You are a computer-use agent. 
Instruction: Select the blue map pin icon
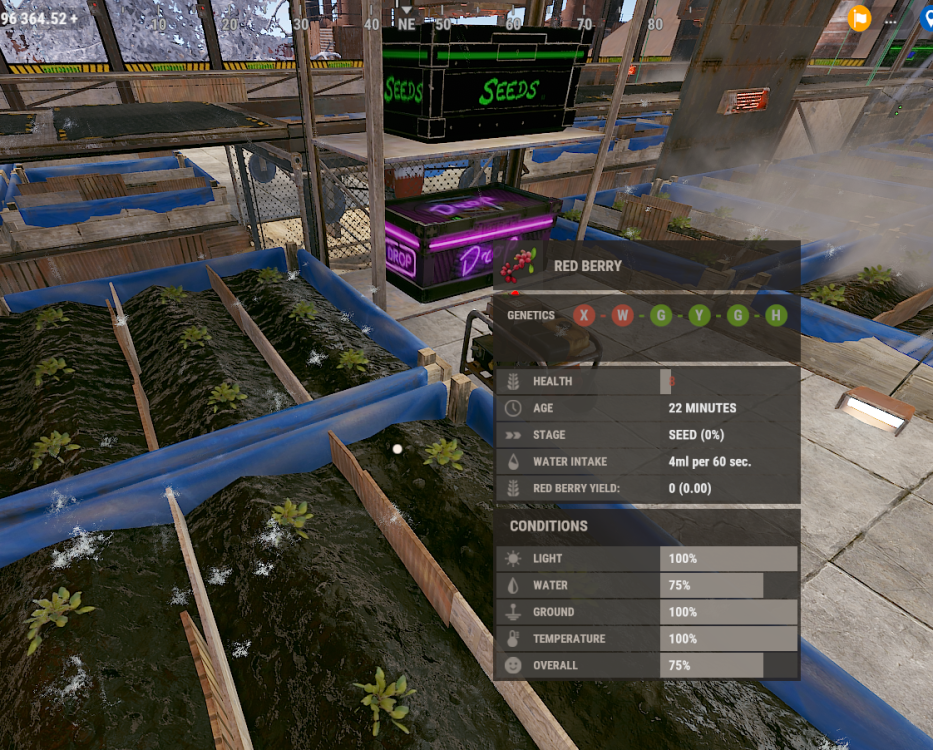(x=927, y=18)
